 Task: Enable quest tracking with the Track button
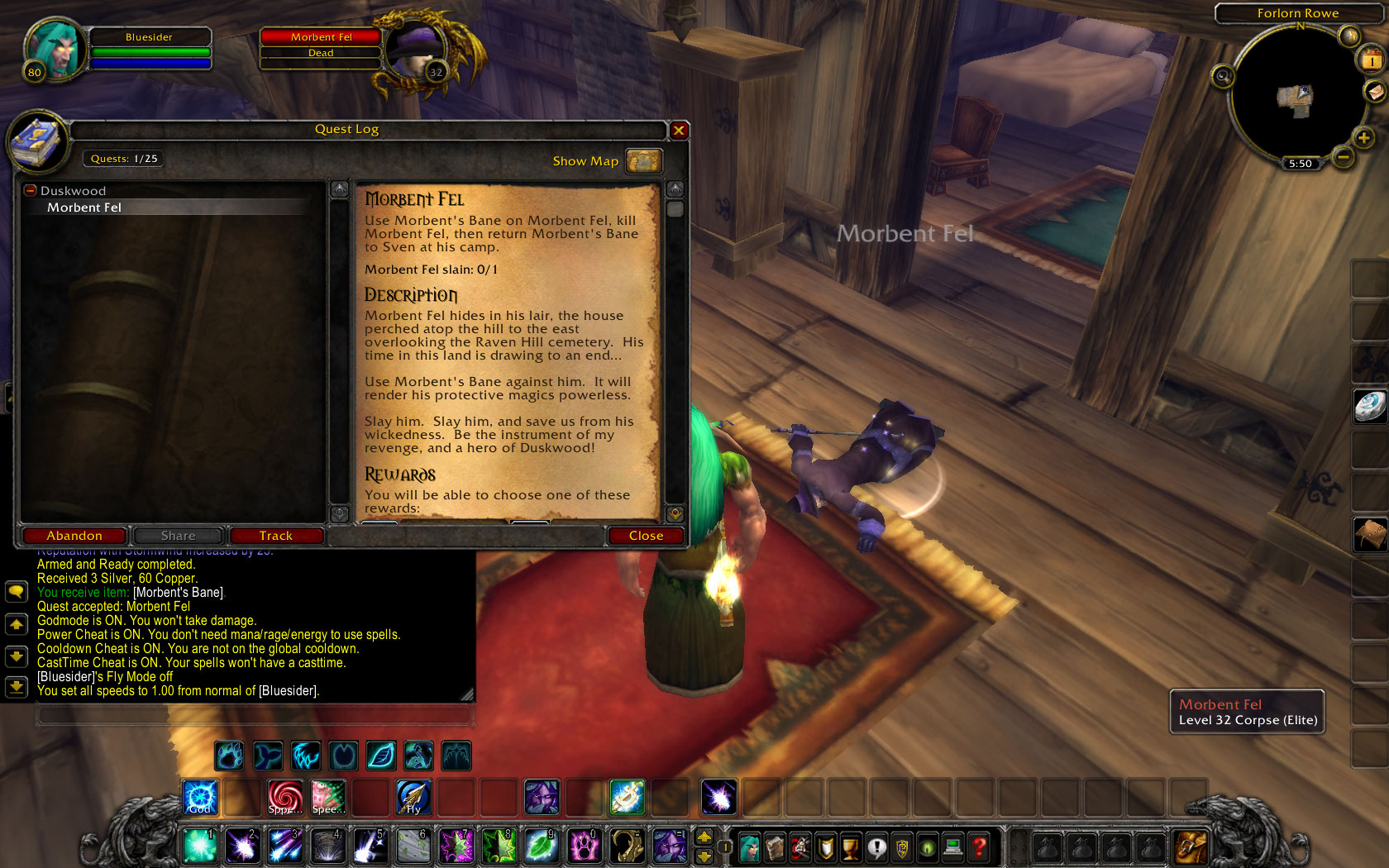coord(276,536)
